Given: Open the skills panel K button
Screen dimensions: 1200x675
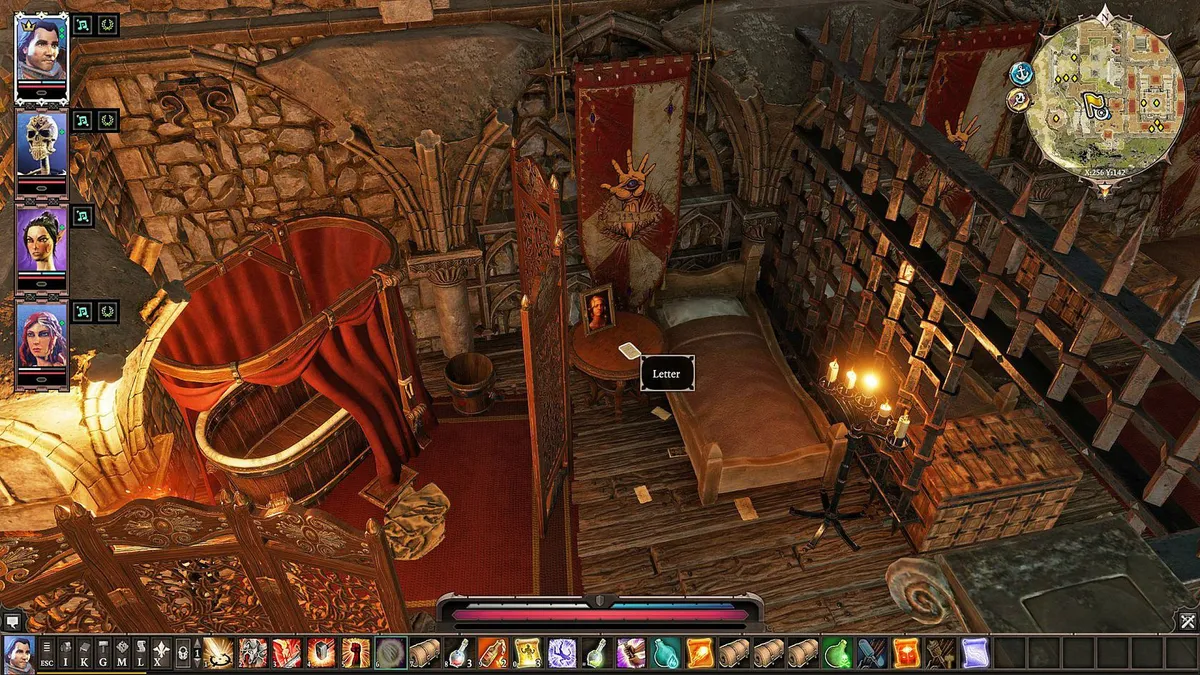Looking at the screenshot, I should pyautogui.click(x=84, y=654).
